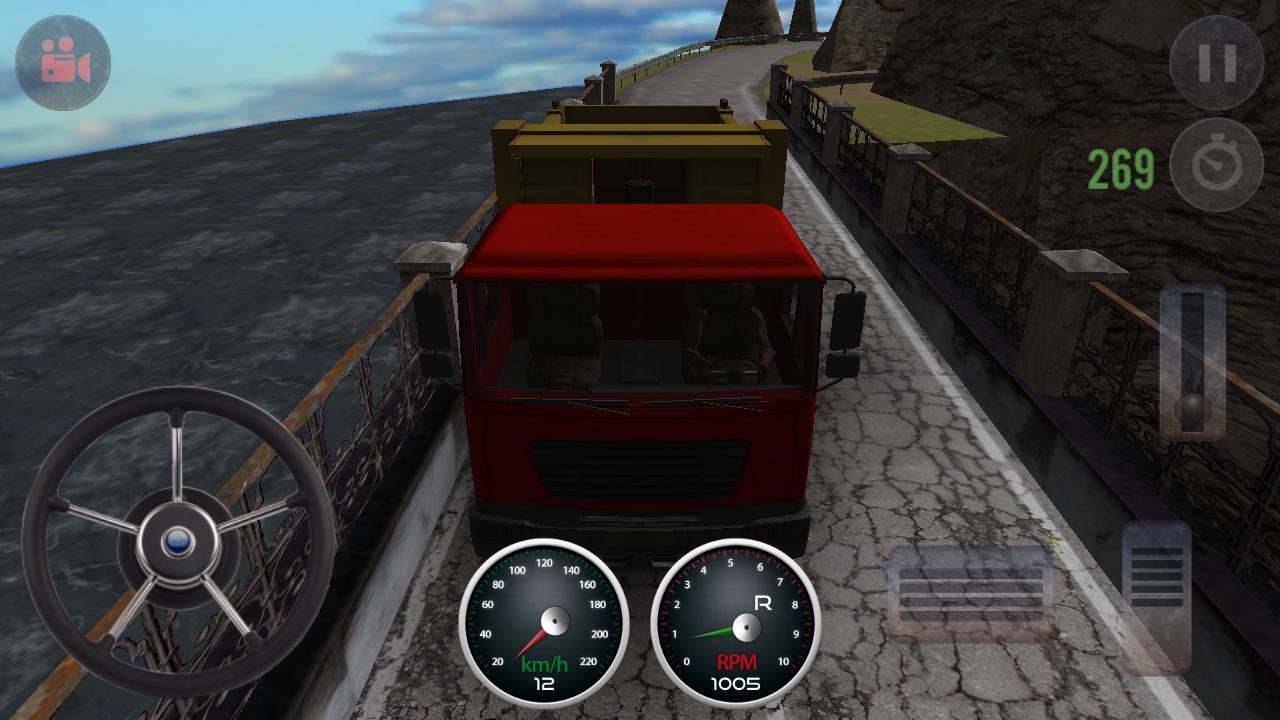Open the video camera view switcher
Screen dimensions: 1280x720
pyautogui.click(x=62, y=62)
